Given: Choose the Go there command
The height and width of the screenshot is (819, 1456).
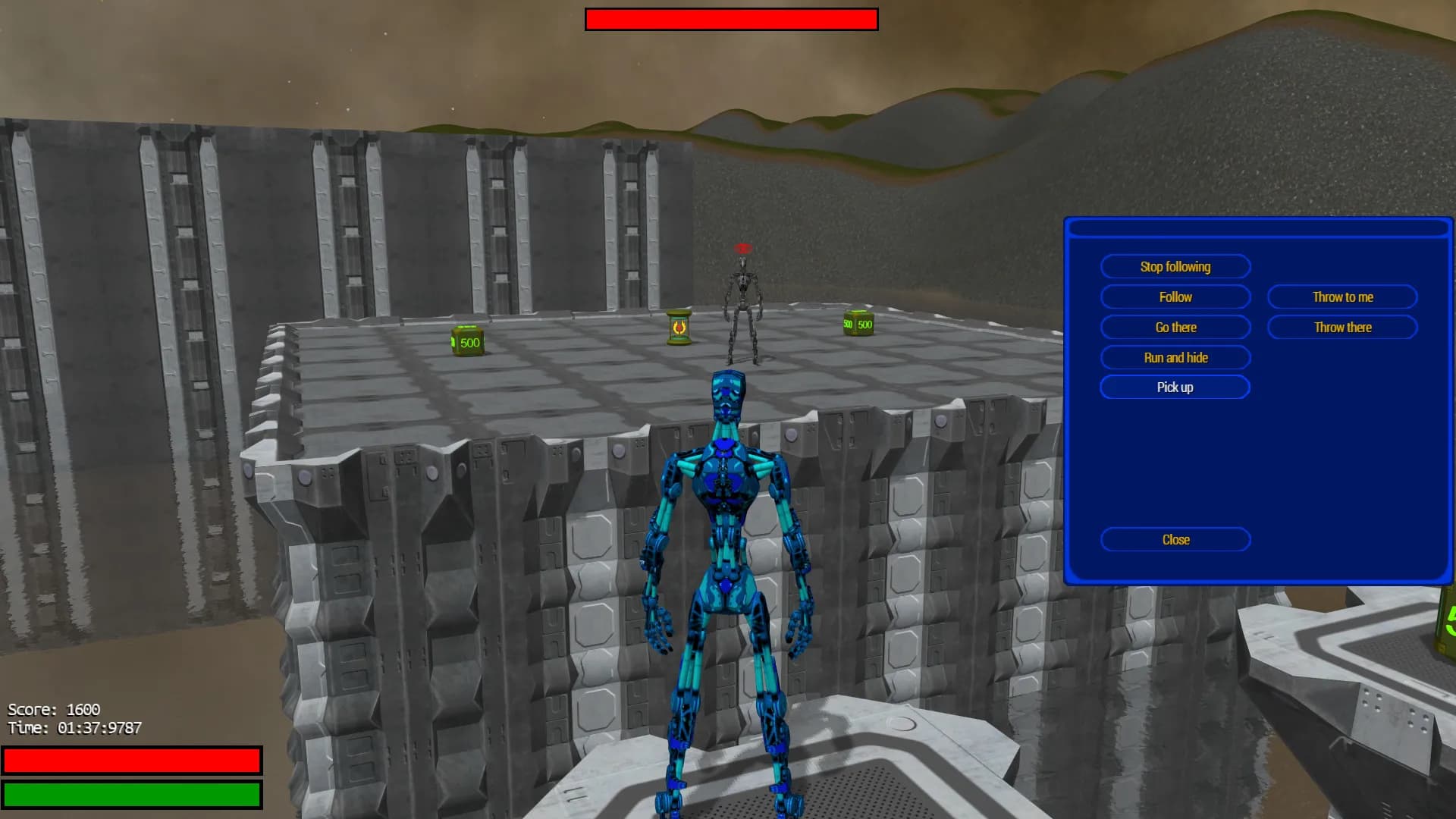Looking at the screenshot, I should tap(1175, 327).
